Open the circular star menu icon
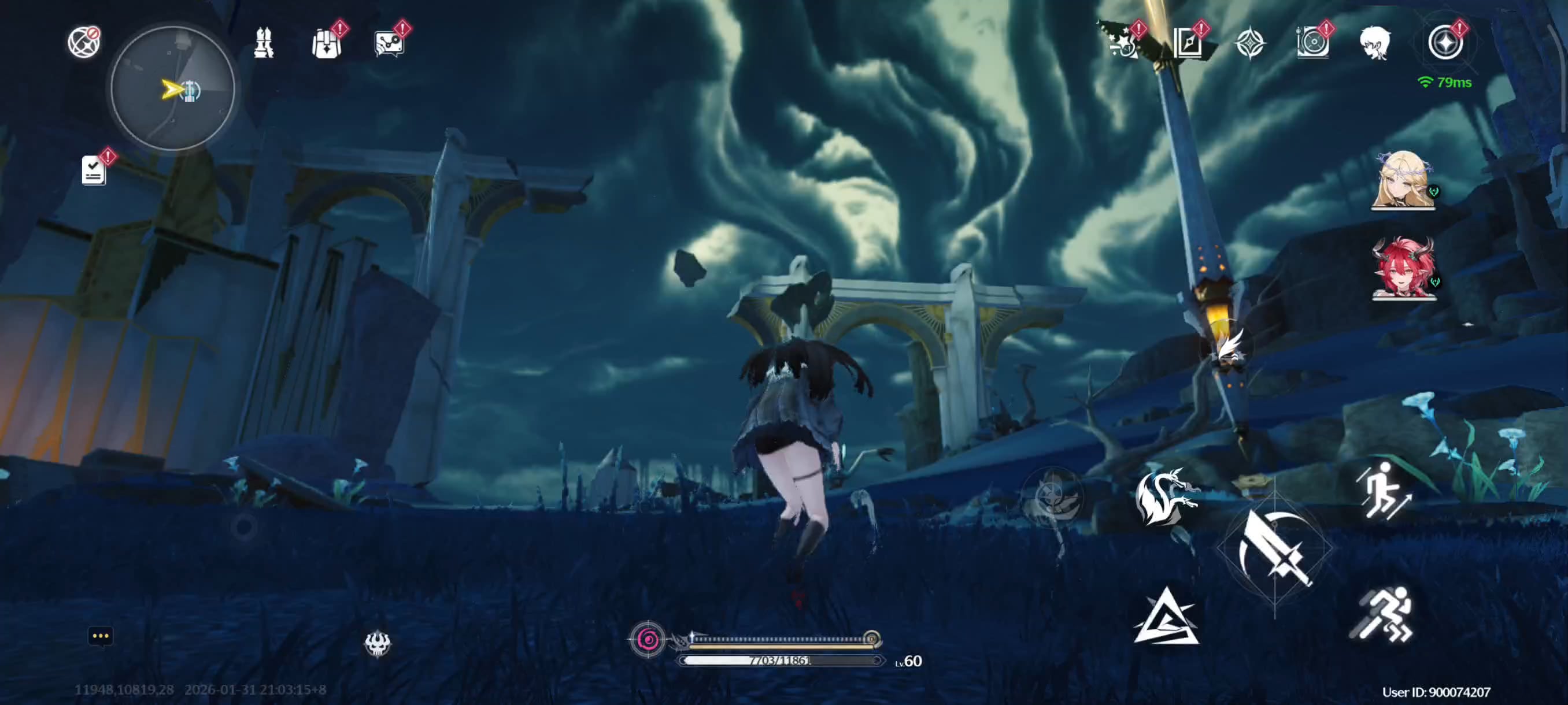Image resolution: width=1568 pixels, height=705 pixels. click(1445, 43)
